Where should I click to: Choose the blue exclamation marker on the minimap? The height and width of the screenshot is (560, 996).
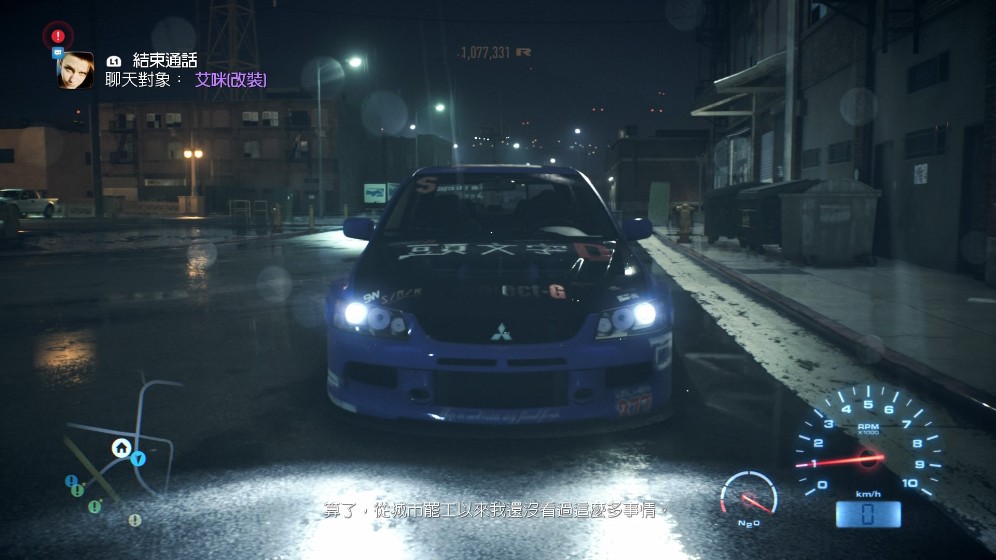[x=72, y=481]
